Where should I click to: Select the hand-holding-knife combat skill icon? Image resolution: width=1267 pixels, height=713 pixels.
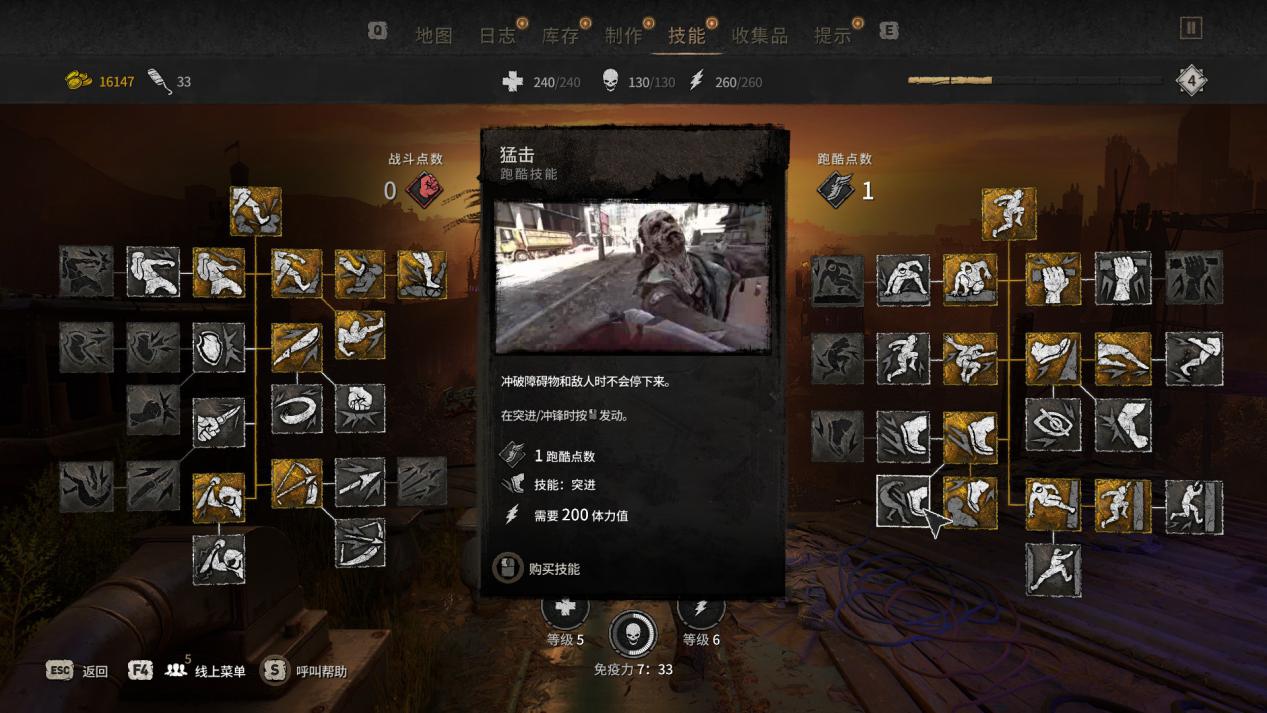pos(218,422)
